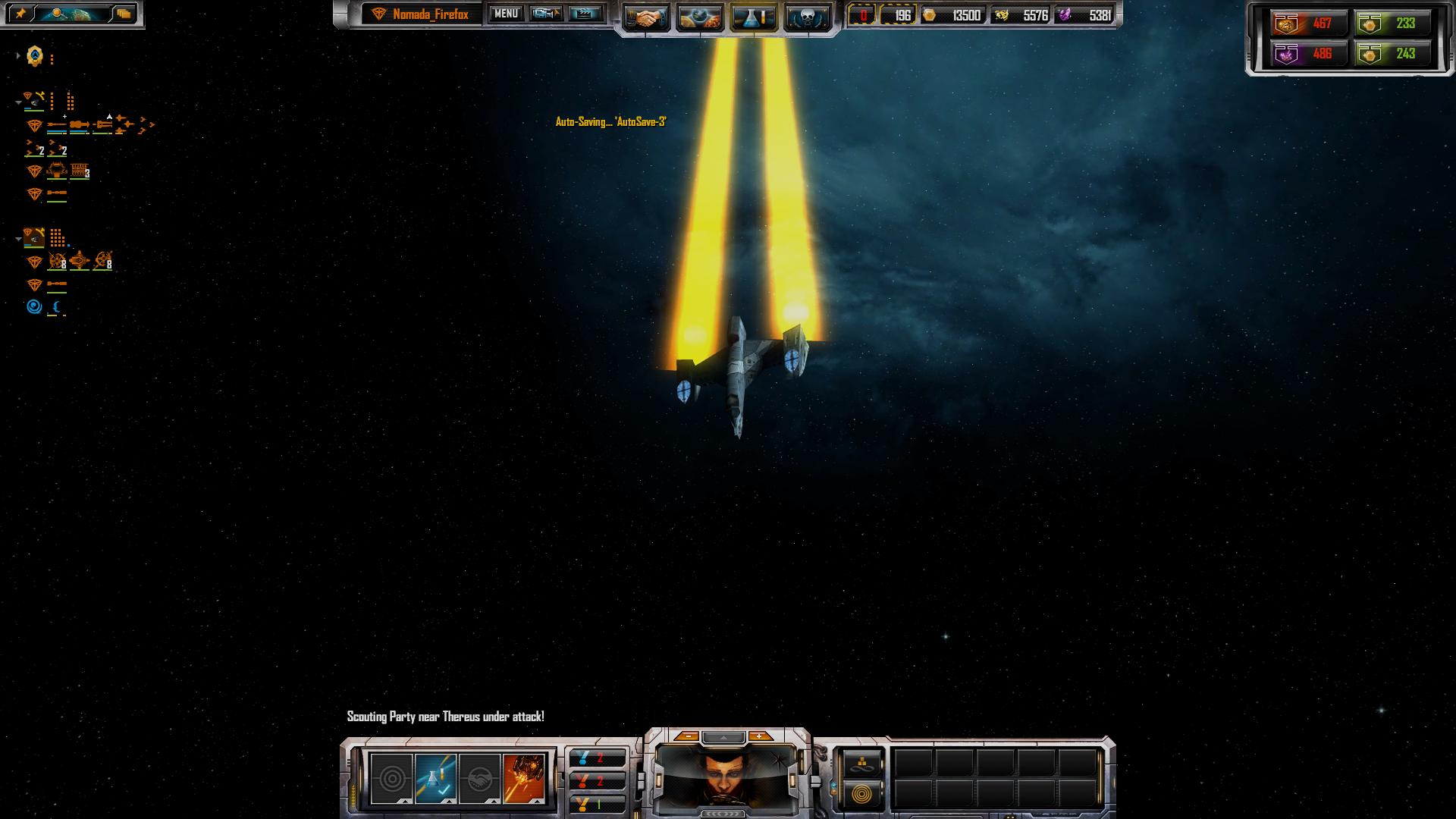Click the portrait minus button

[x=688, y=736]
